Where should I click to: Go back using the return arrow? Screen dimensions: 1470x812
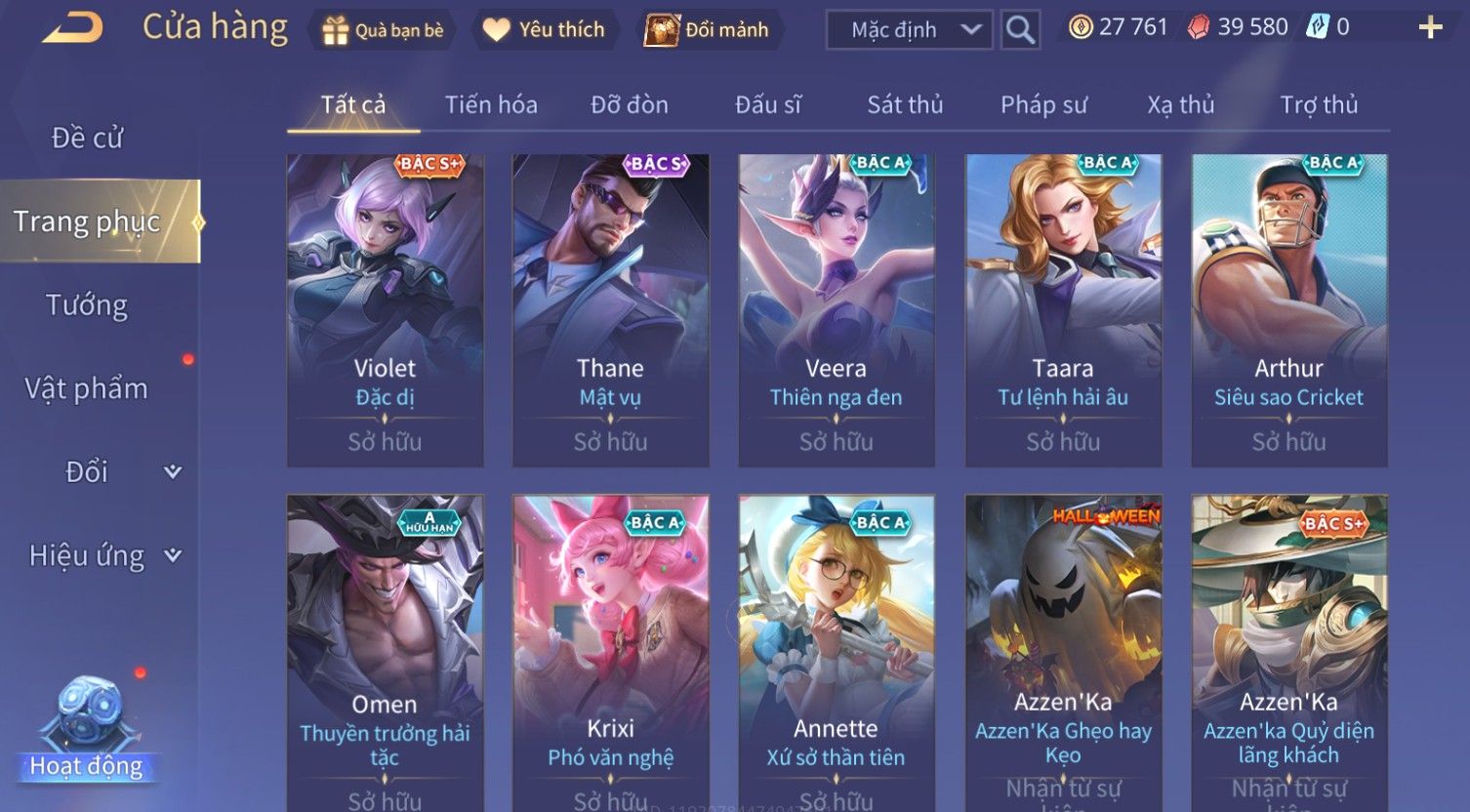(x=72, y=28)
